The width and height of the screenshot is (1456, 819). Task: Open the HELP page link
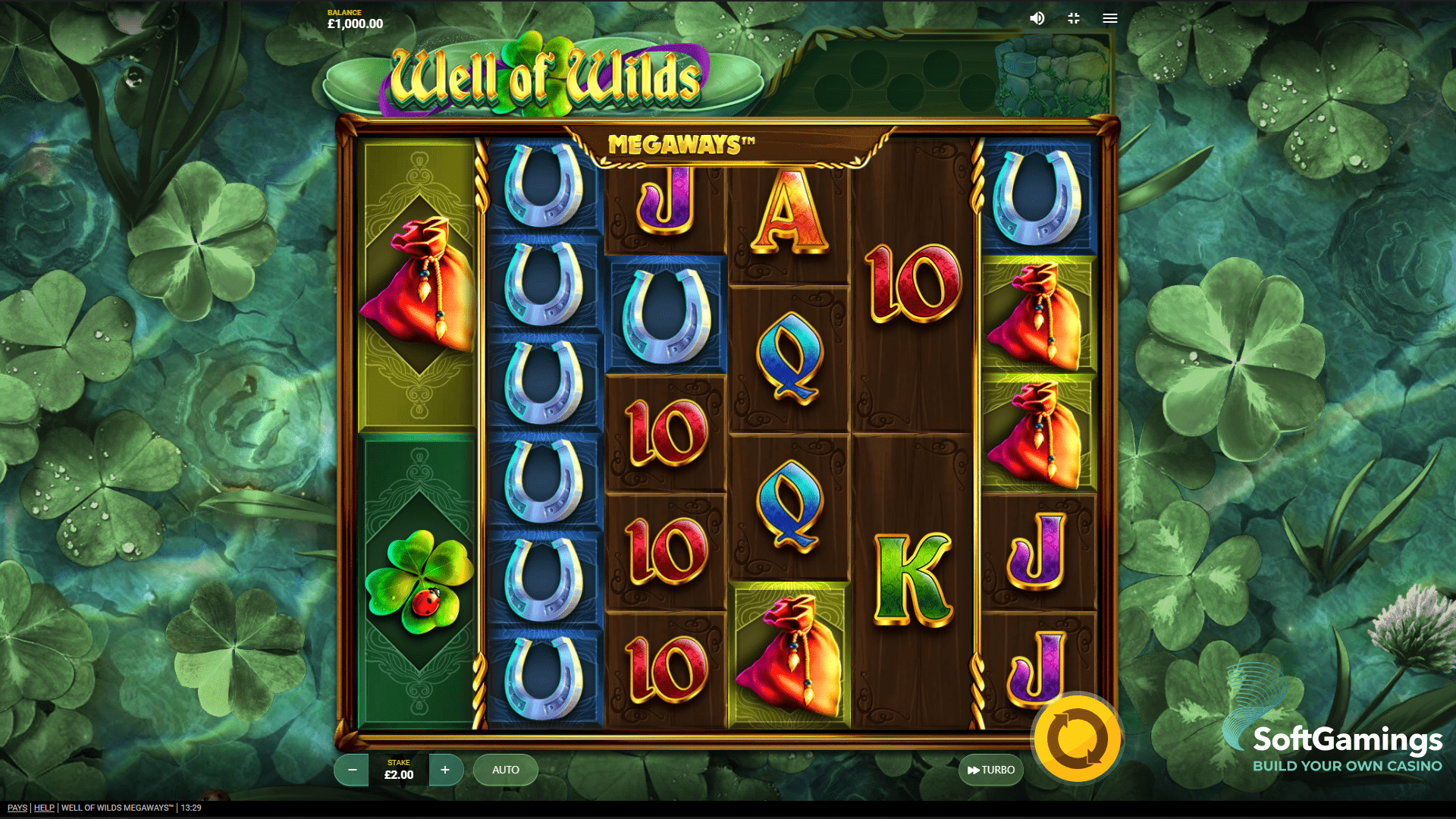[44, 808]
